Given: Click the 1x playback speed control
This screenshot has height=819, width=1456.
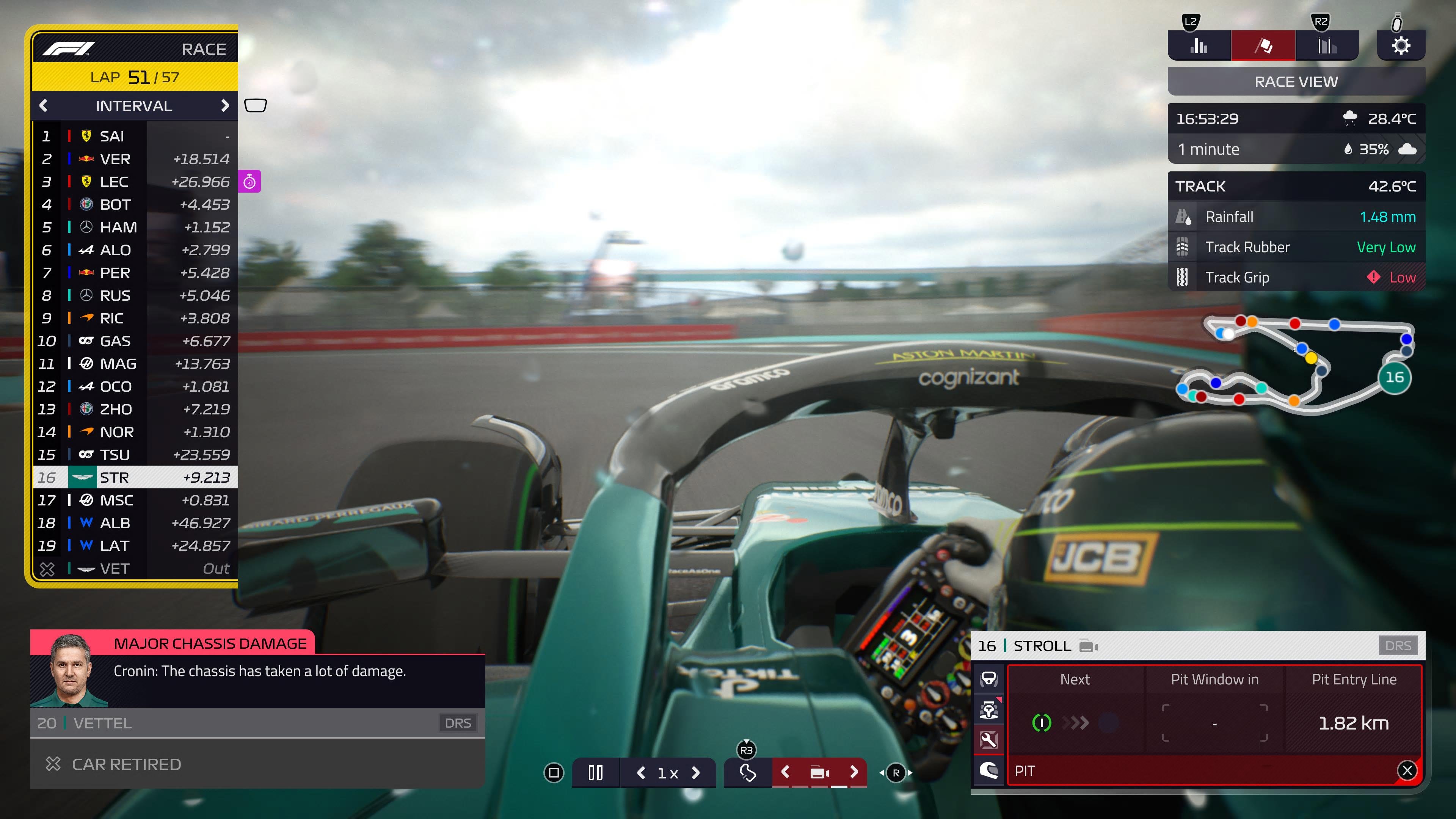Looking at the screenshot, I should [668, 773].
